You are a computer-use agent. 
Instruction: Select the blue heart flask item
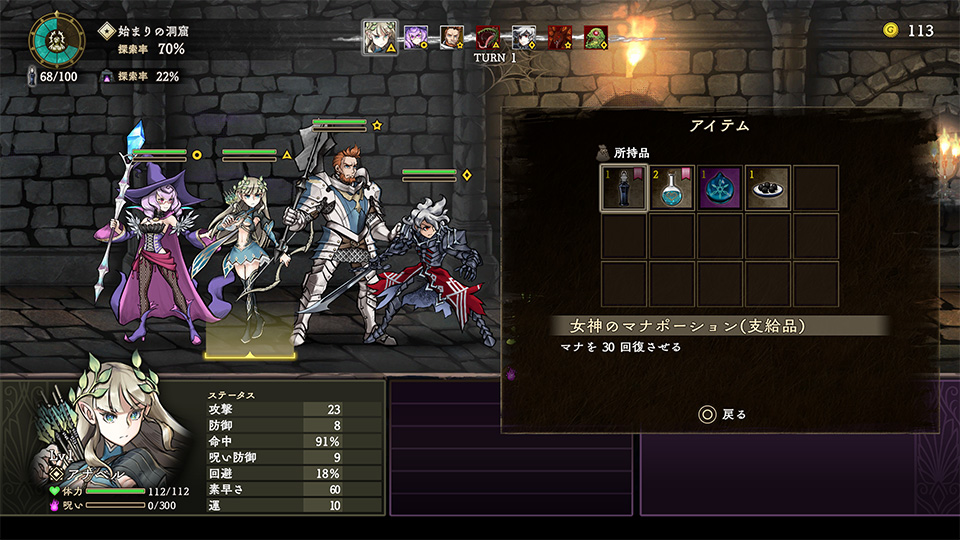tap(671, 188)
